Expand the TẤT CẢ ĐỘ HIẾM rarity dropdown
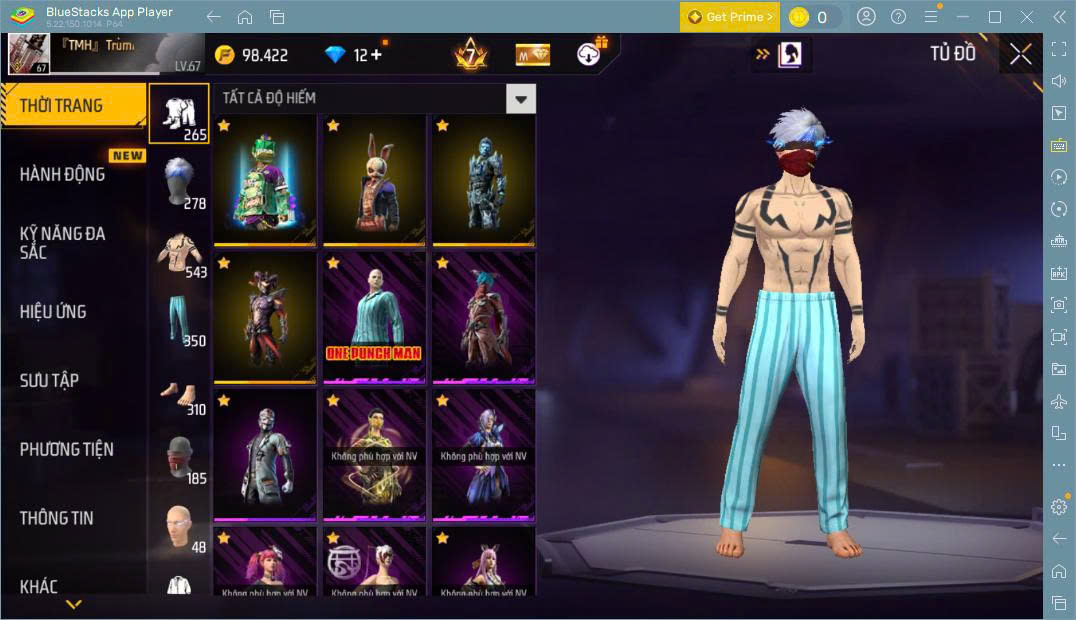The image size is (1076, 620). [x=520, y=98]
